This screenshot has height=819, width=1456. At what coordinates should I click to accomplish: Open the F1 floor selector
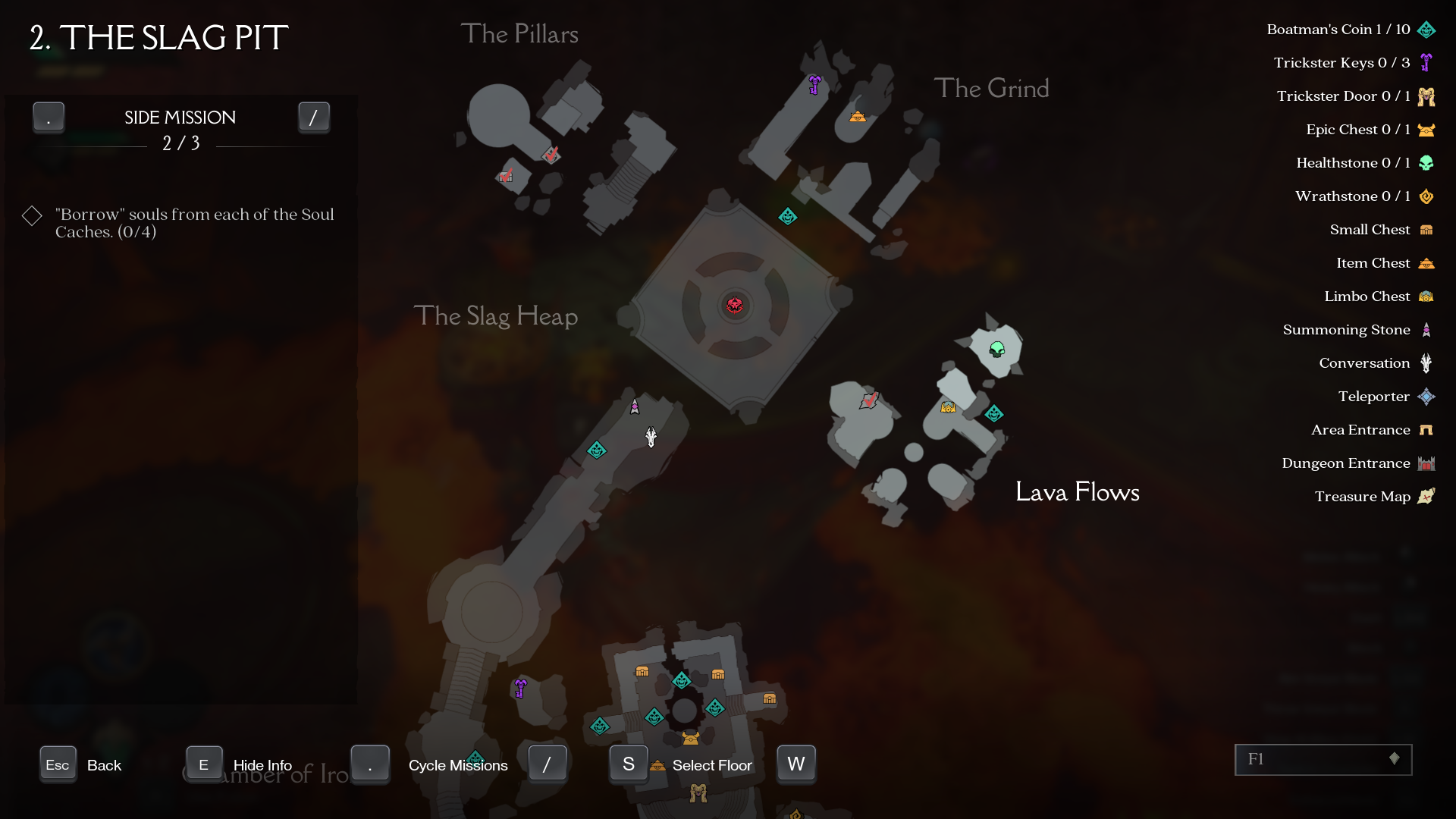[1323, 759]
